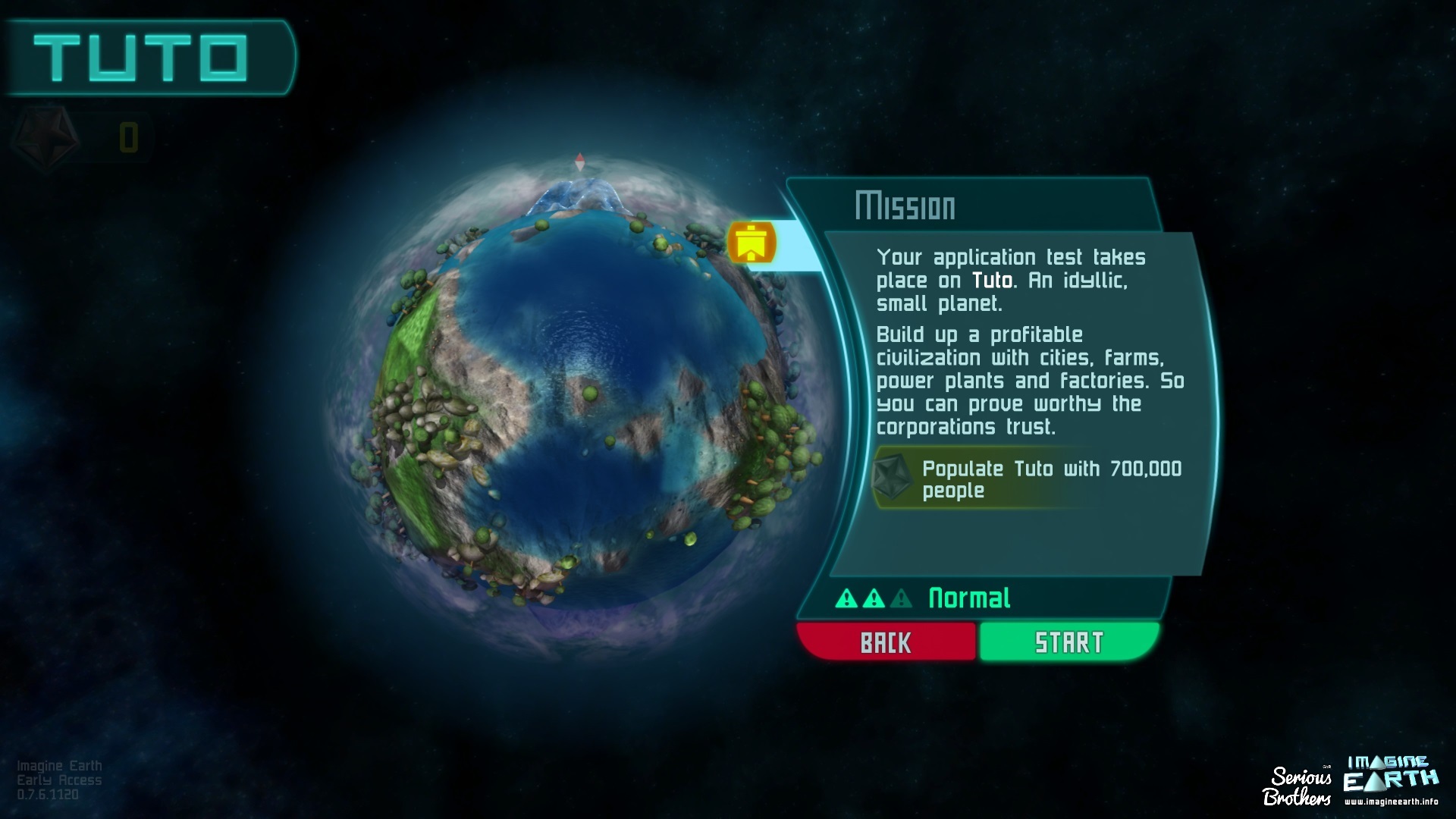Open the imagineearth.info website link
This screenshot has height=819, width=1456.
pyautogui.click(x=1391, y=801)
